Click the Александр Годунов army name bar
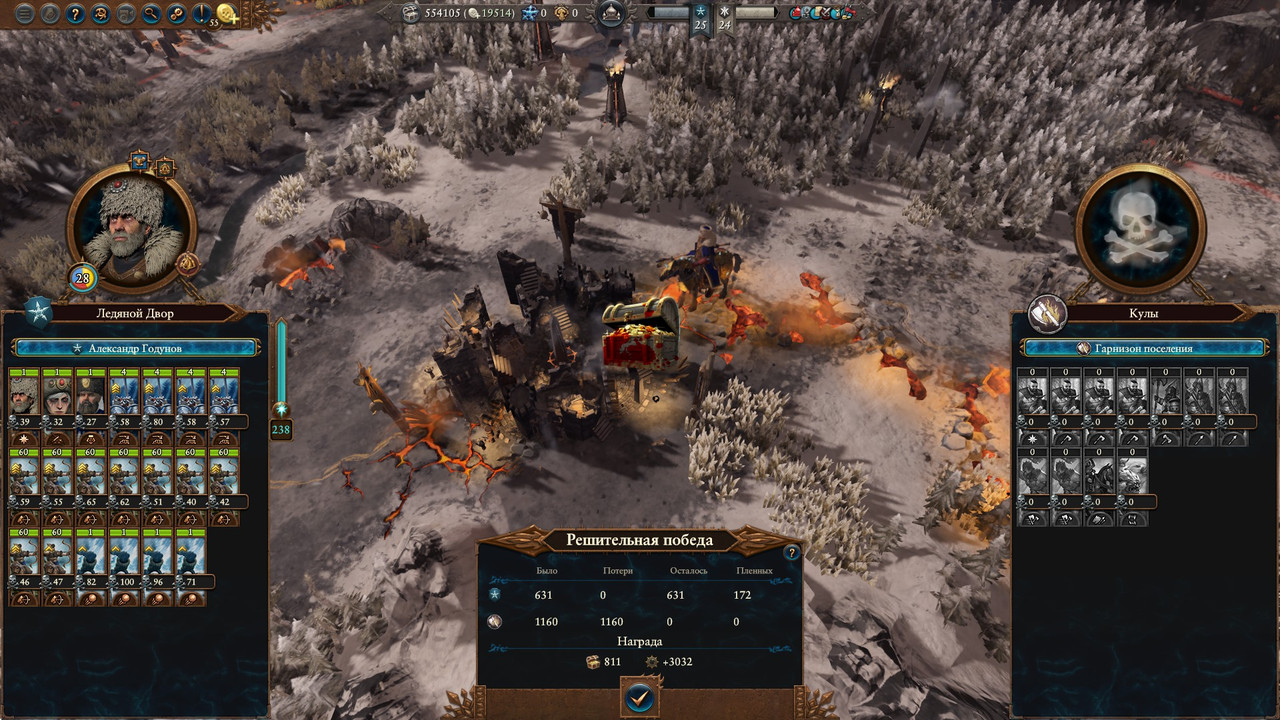Screen dimensions: 1280x720 tap(136, 348)
